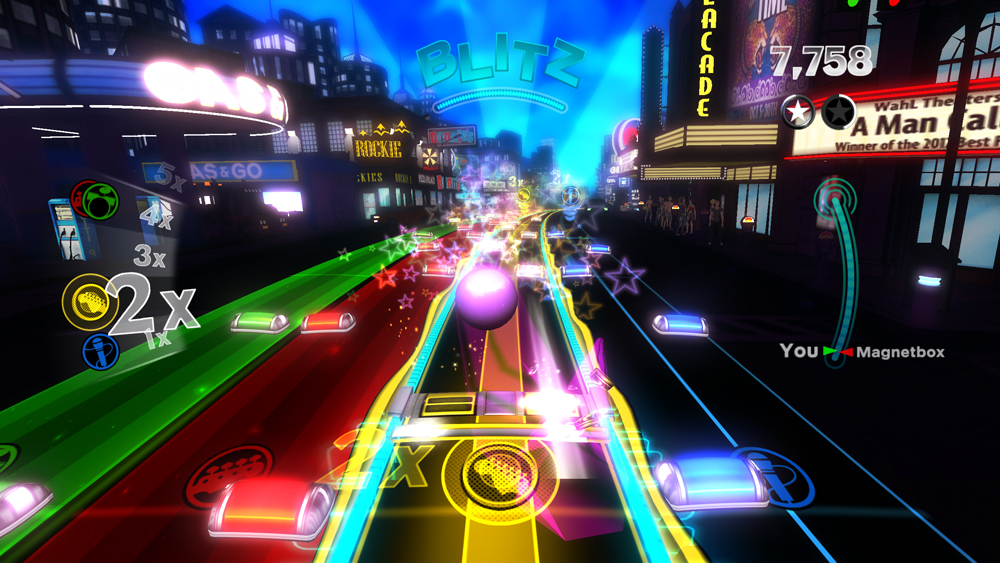
Task: Click the yellow guitar icon beside the 2x multiplier
Action: pyautogui.click(x=84, y=297)
